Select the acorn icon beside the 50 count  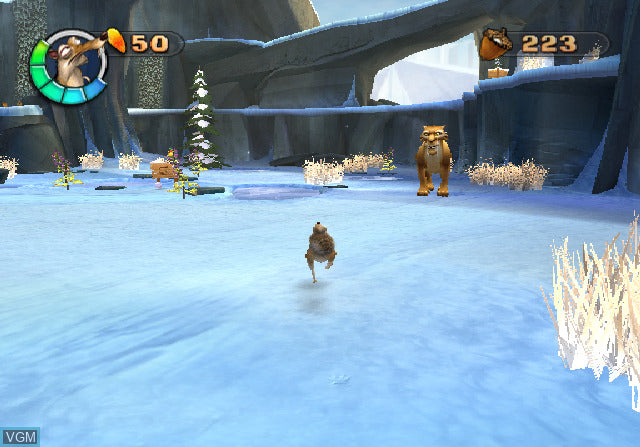click(x=117, y=41)
